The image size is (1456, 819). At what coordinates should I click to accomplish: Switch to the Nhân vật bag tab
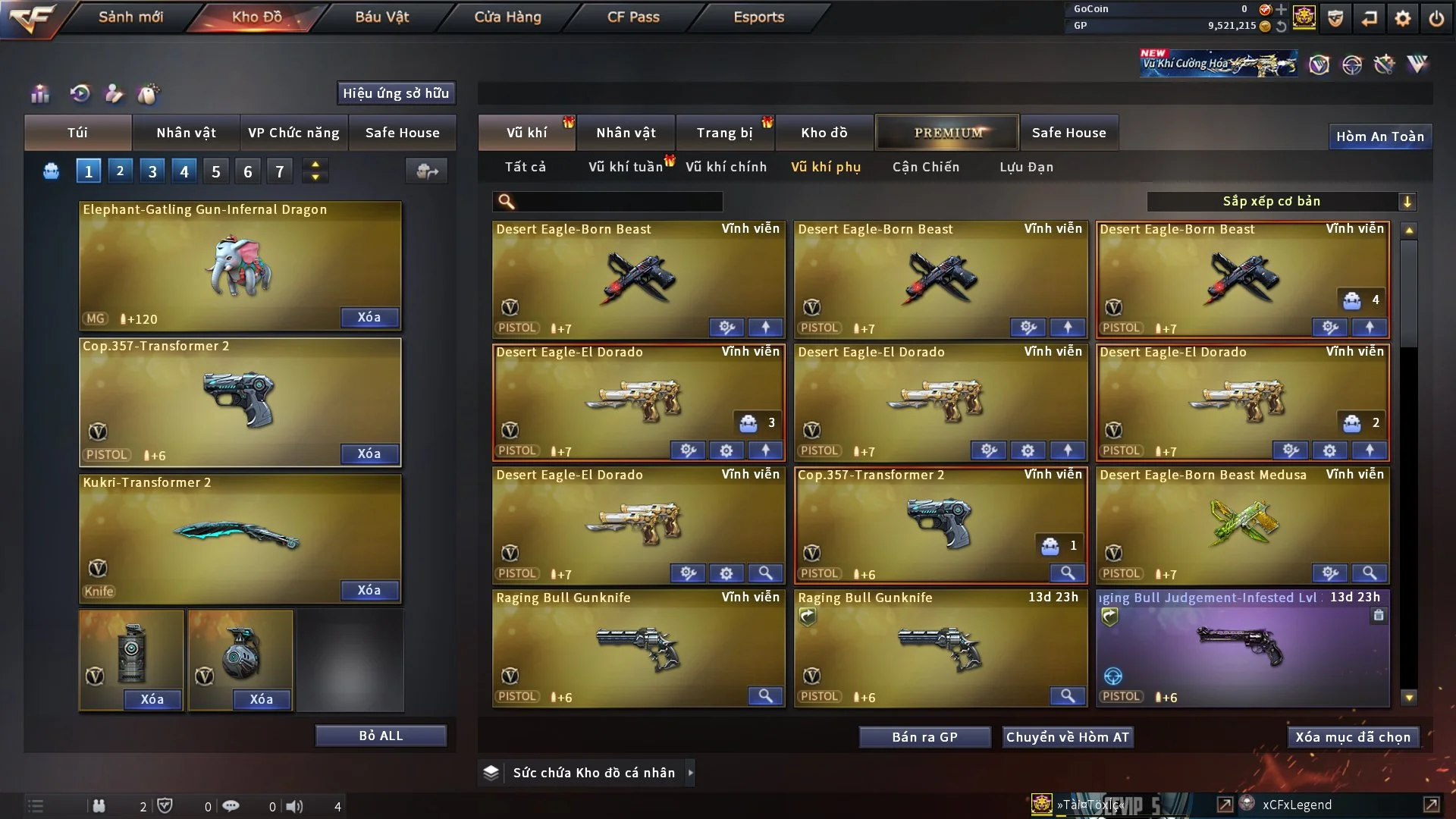coord(186,133)
